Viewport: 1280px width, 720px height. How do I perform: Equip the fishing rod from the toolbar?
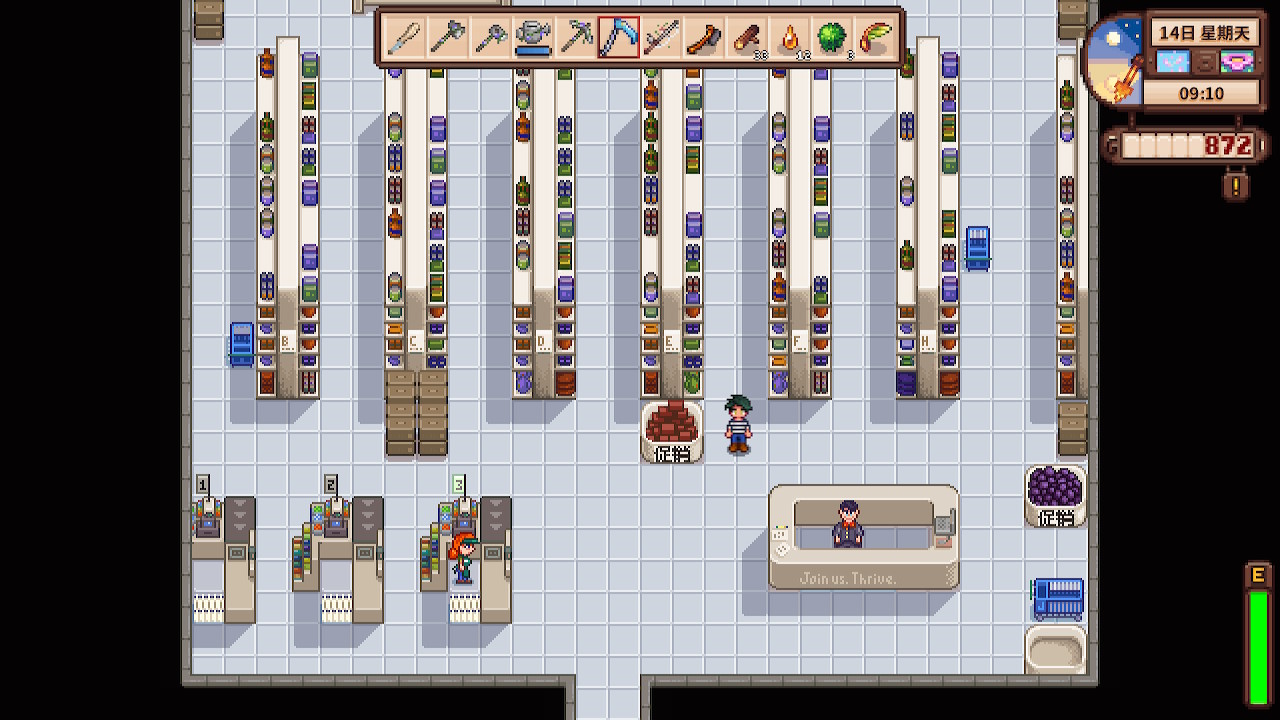pyautogui.click(x=661, y=38)
